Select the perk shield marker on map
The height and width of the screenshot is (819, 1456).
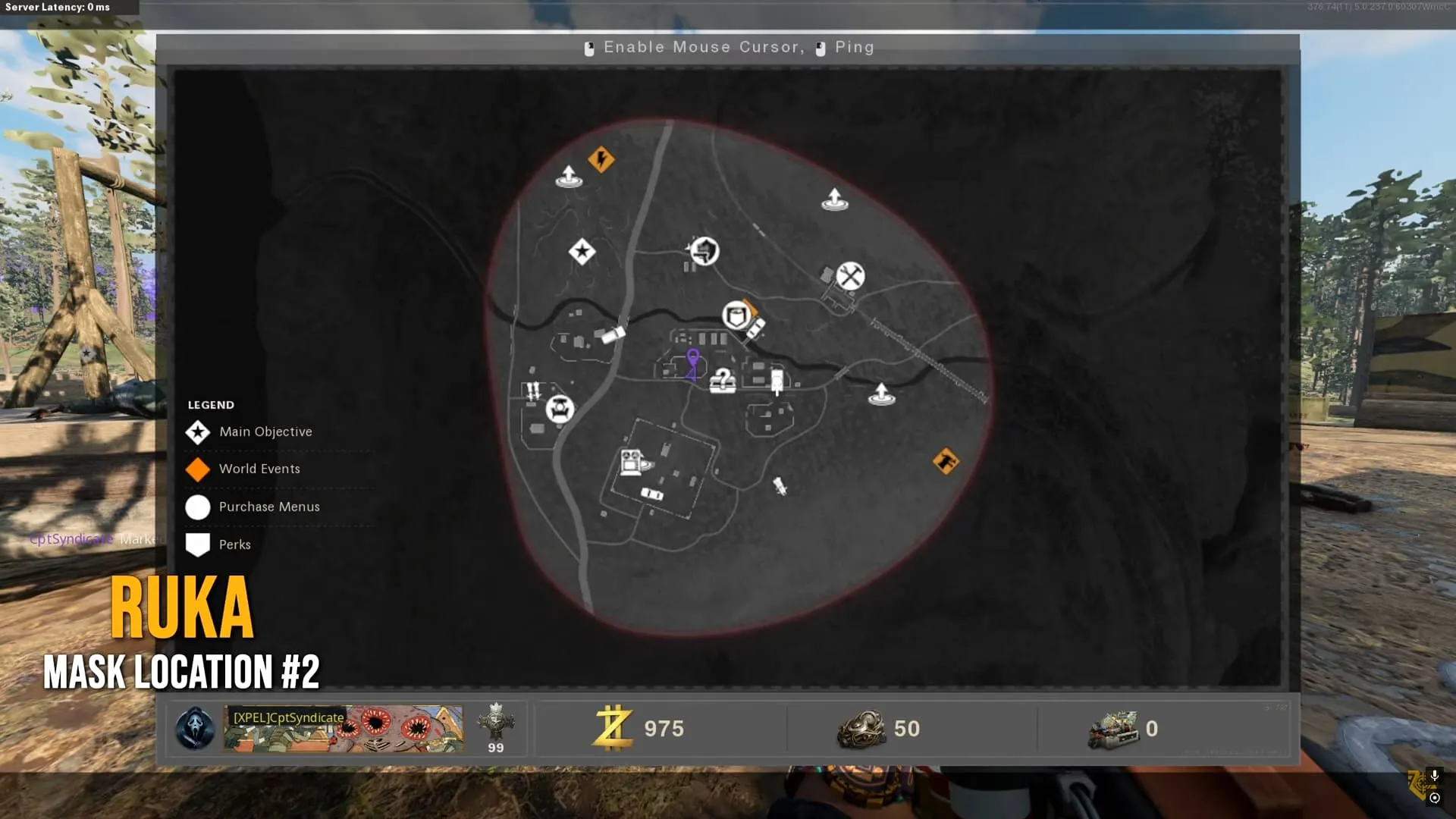pos(736,315)
